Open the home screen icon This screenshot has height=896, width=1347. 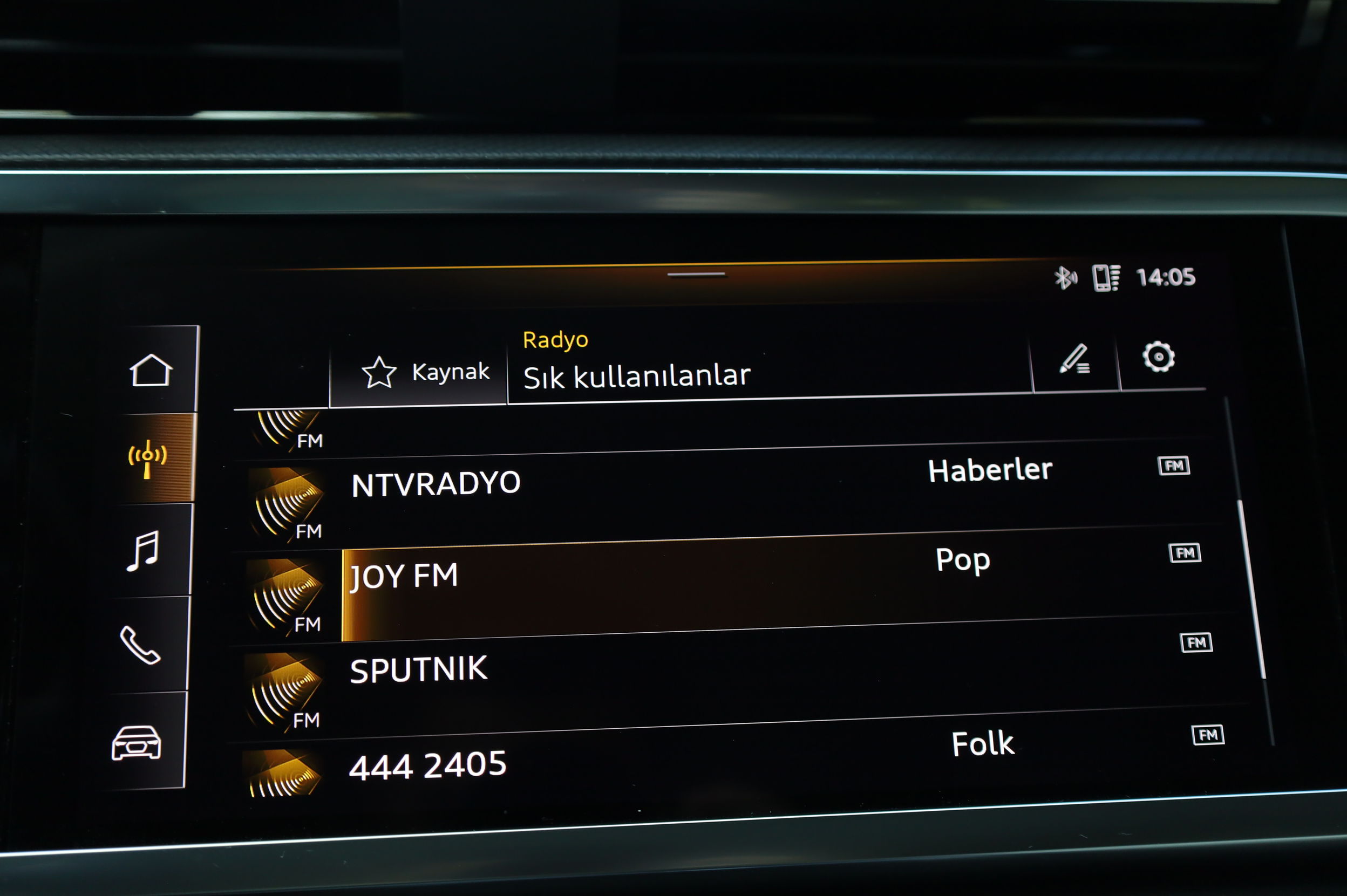tap(151, 370)
